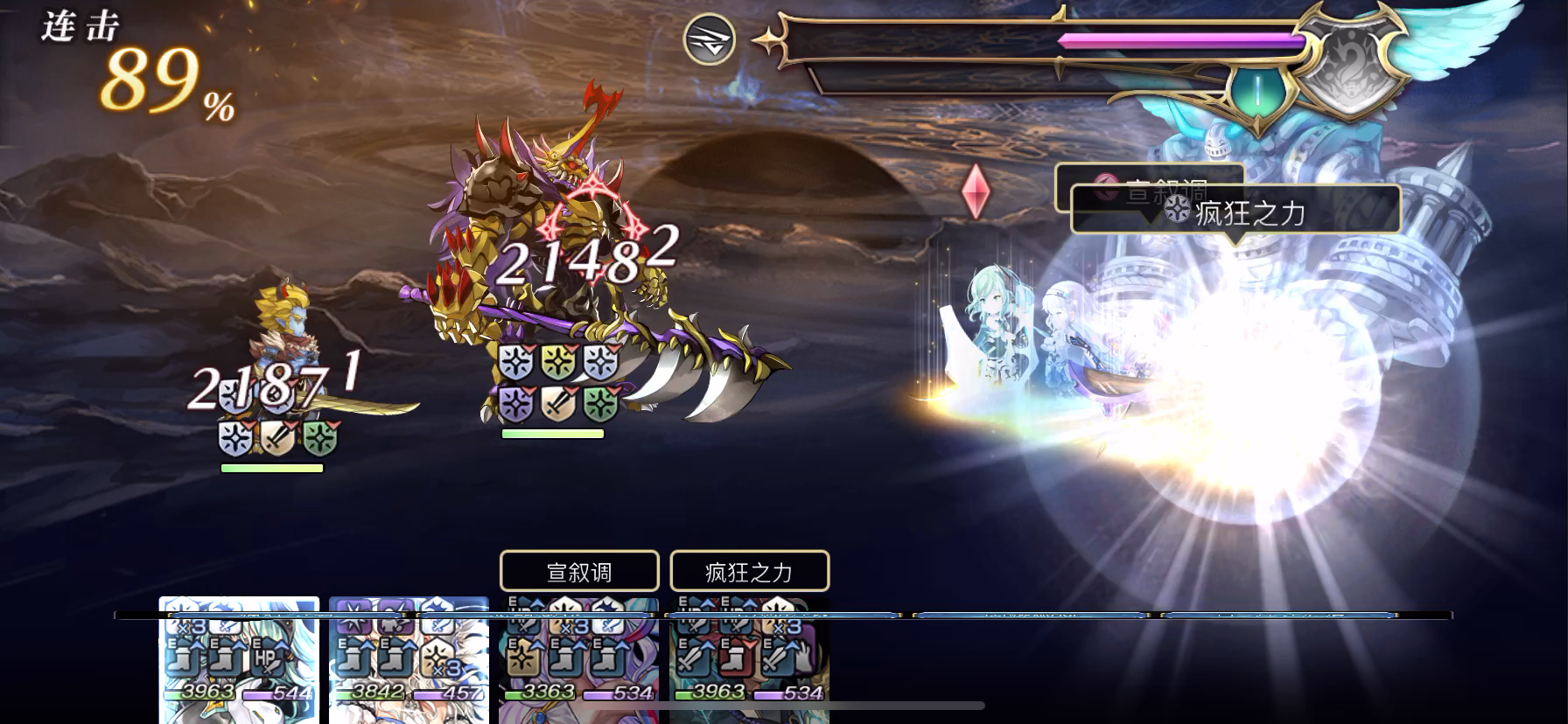Tap the fast-forward battle speed icon

pos(710,39)
